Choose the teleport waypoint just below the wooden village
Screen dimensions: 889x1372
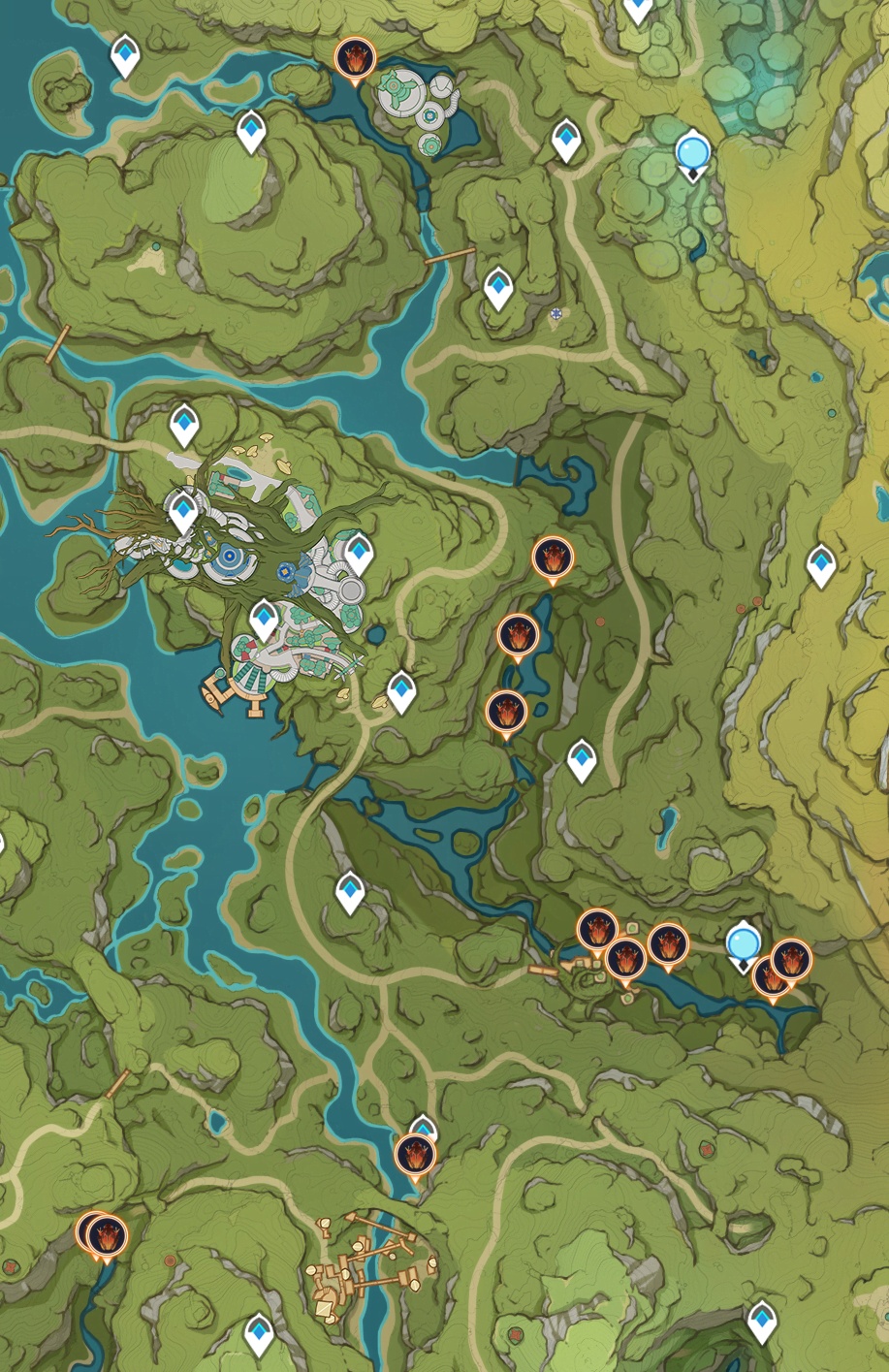pos(258,1334)
